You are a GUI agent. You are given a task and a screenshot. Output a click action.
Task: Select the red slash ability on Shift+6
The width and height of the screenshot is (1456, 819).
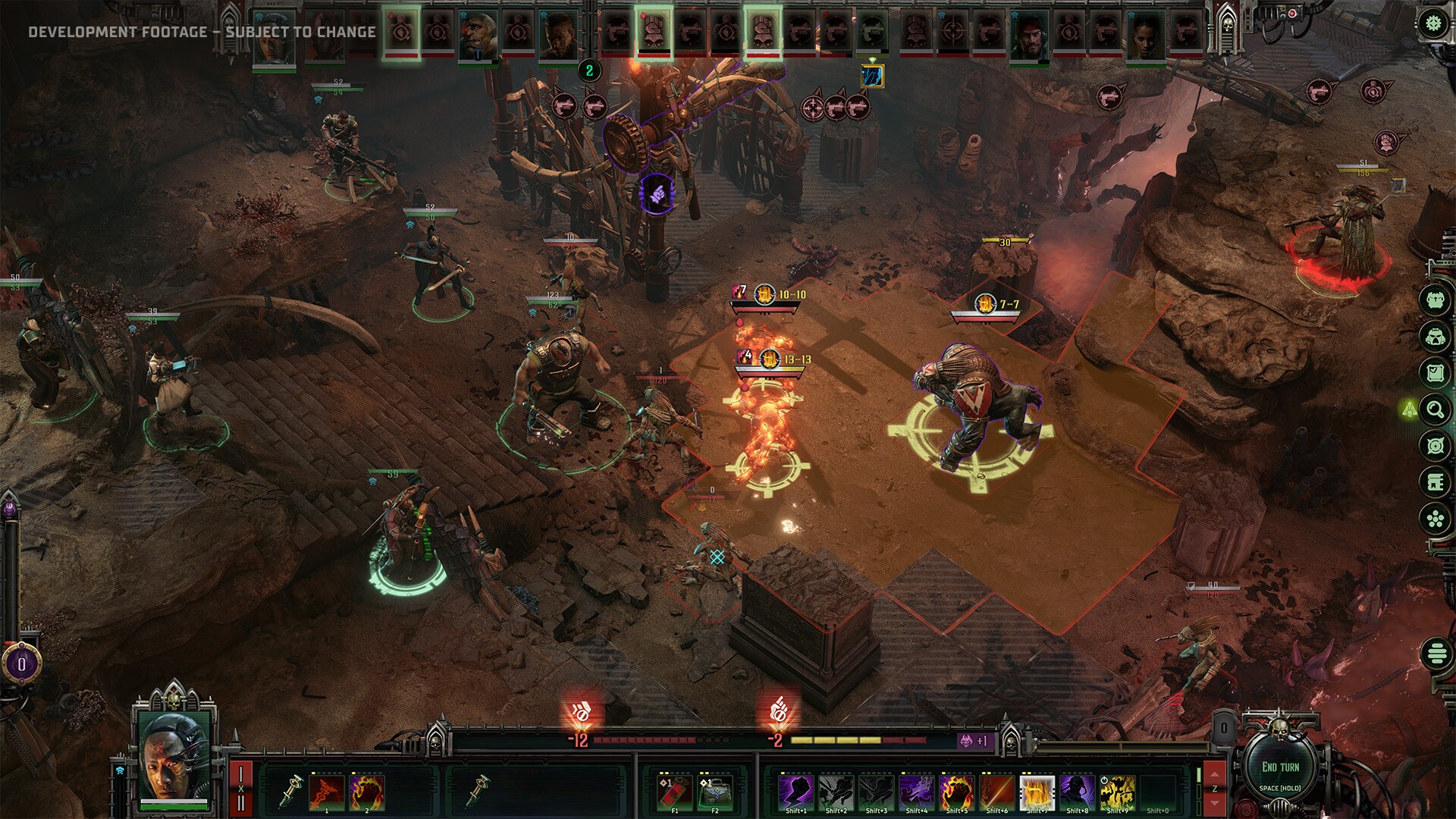tap(996, 792)
